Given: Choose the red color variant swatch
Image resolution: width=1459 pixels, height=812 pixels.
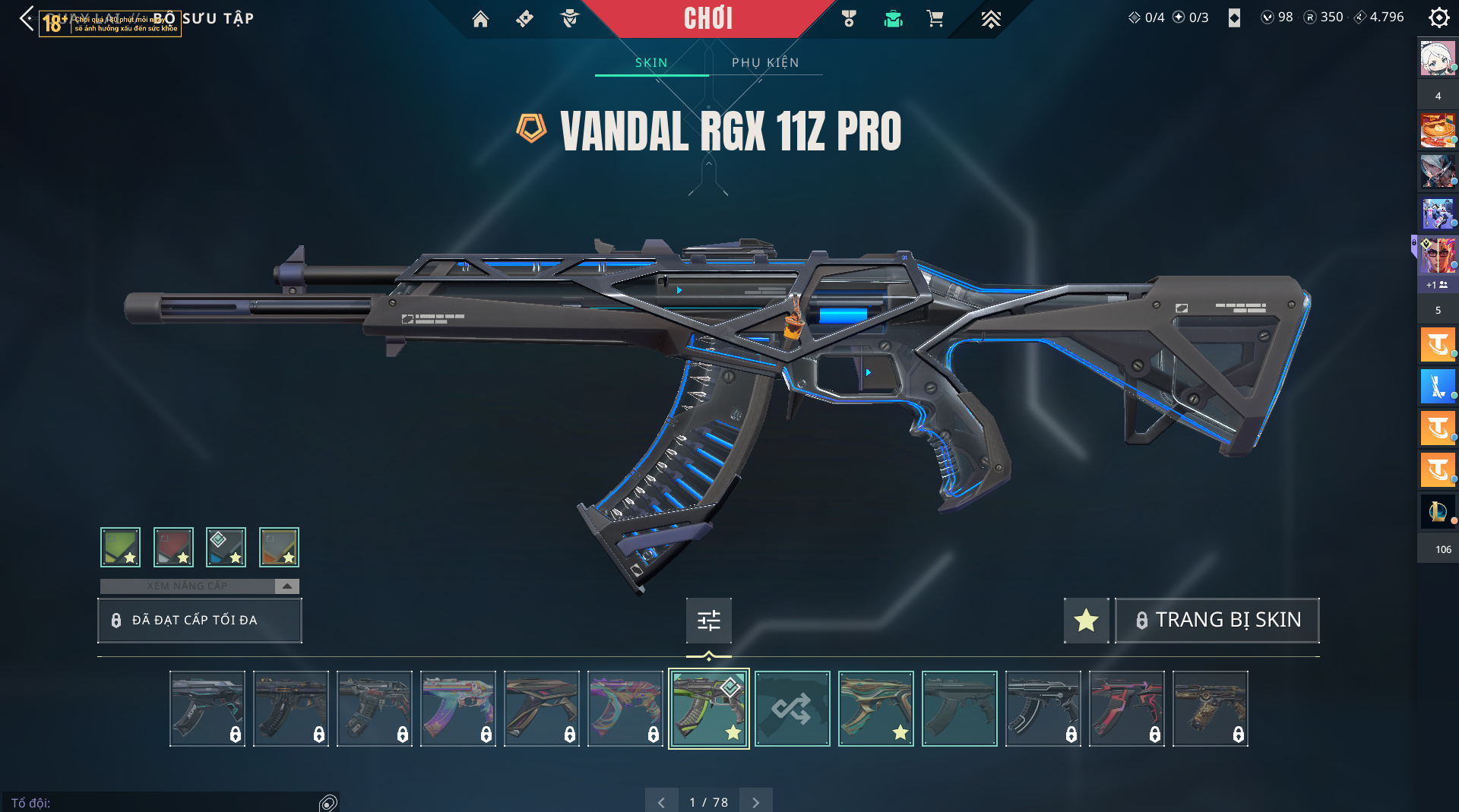Looking at the screenshot, I should point(173,547).
